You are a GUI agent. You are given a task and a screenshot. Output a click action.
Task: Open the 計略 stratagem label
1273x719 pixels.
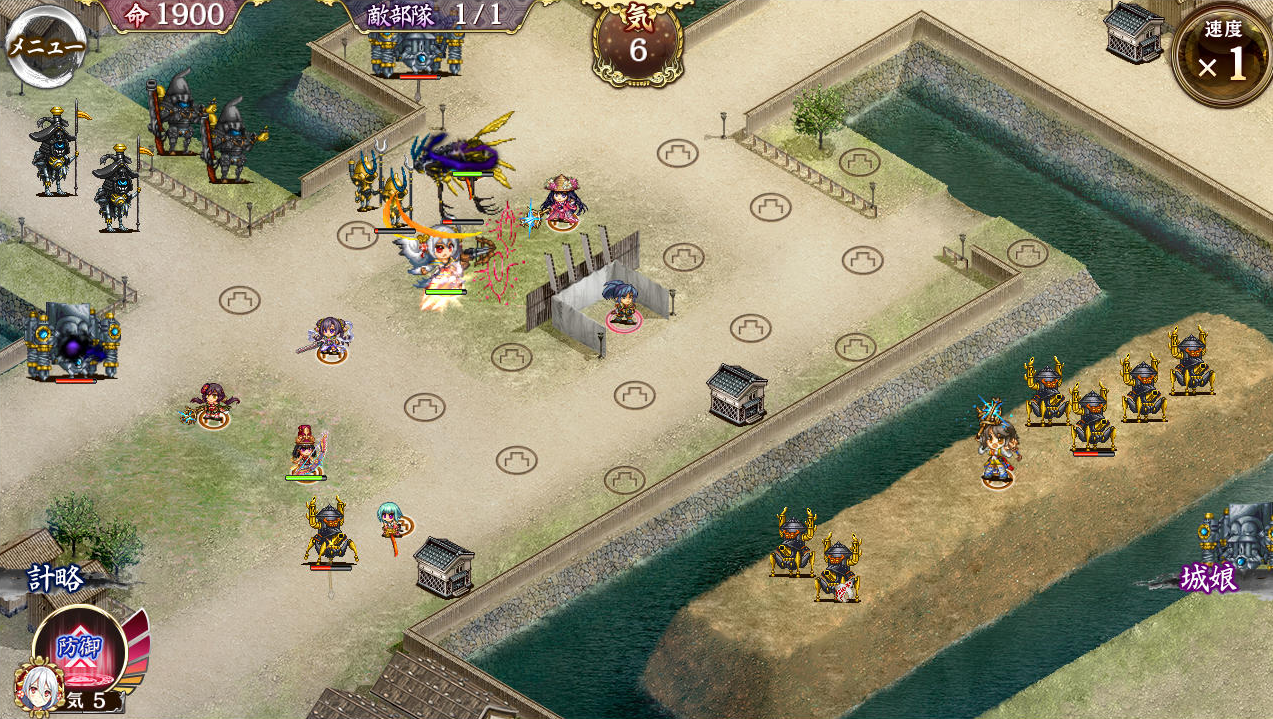click(x=57, y=578)
